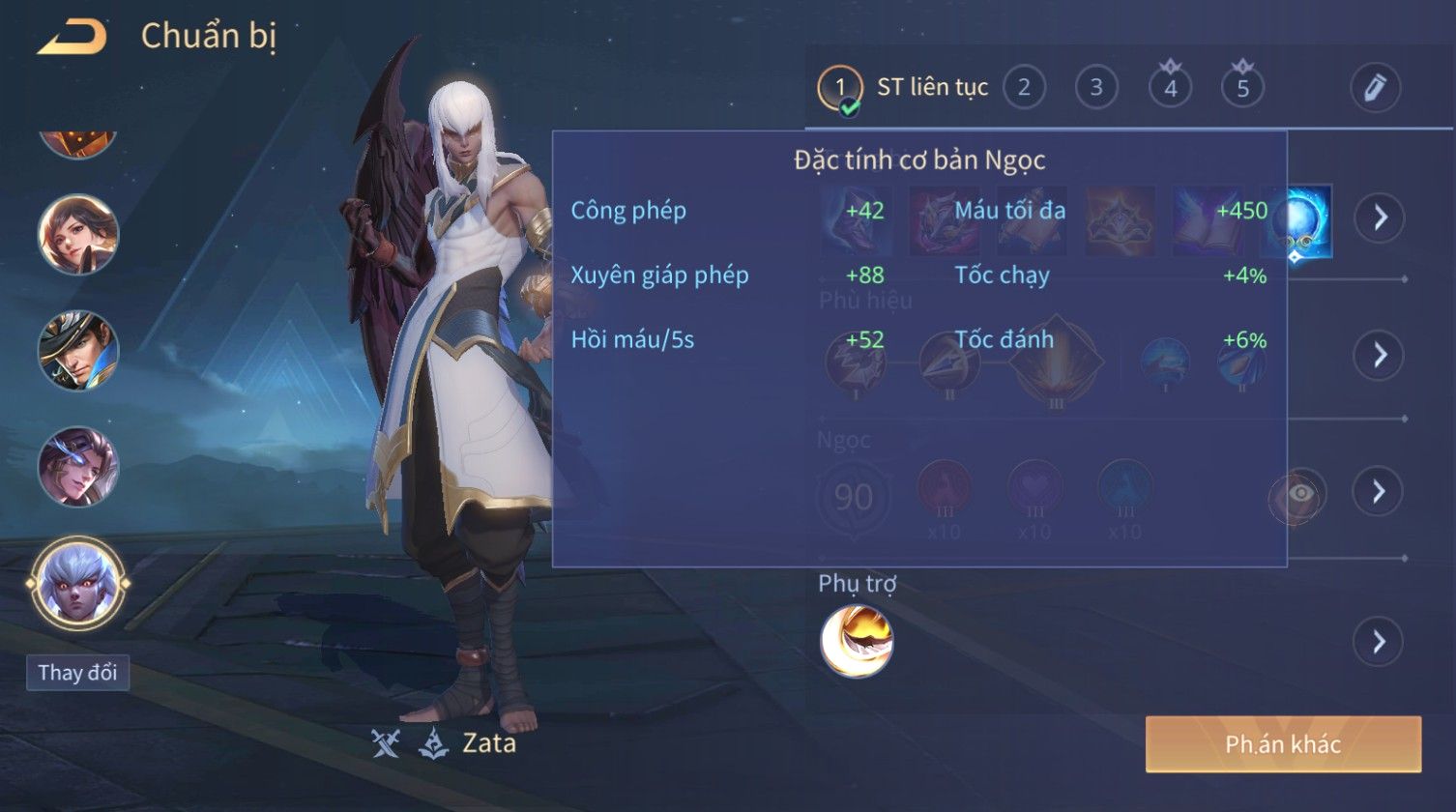Screen dimensions: 1456x812
Task: Select preset 1 ST liên tục
Action: [903, 88]
